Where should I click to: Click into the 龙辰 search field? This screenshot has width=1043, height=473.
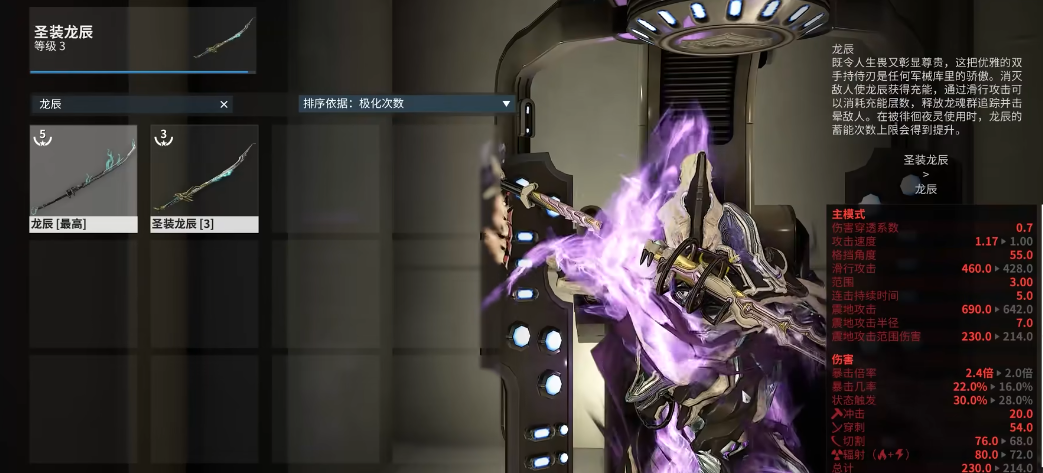point(125,104)
